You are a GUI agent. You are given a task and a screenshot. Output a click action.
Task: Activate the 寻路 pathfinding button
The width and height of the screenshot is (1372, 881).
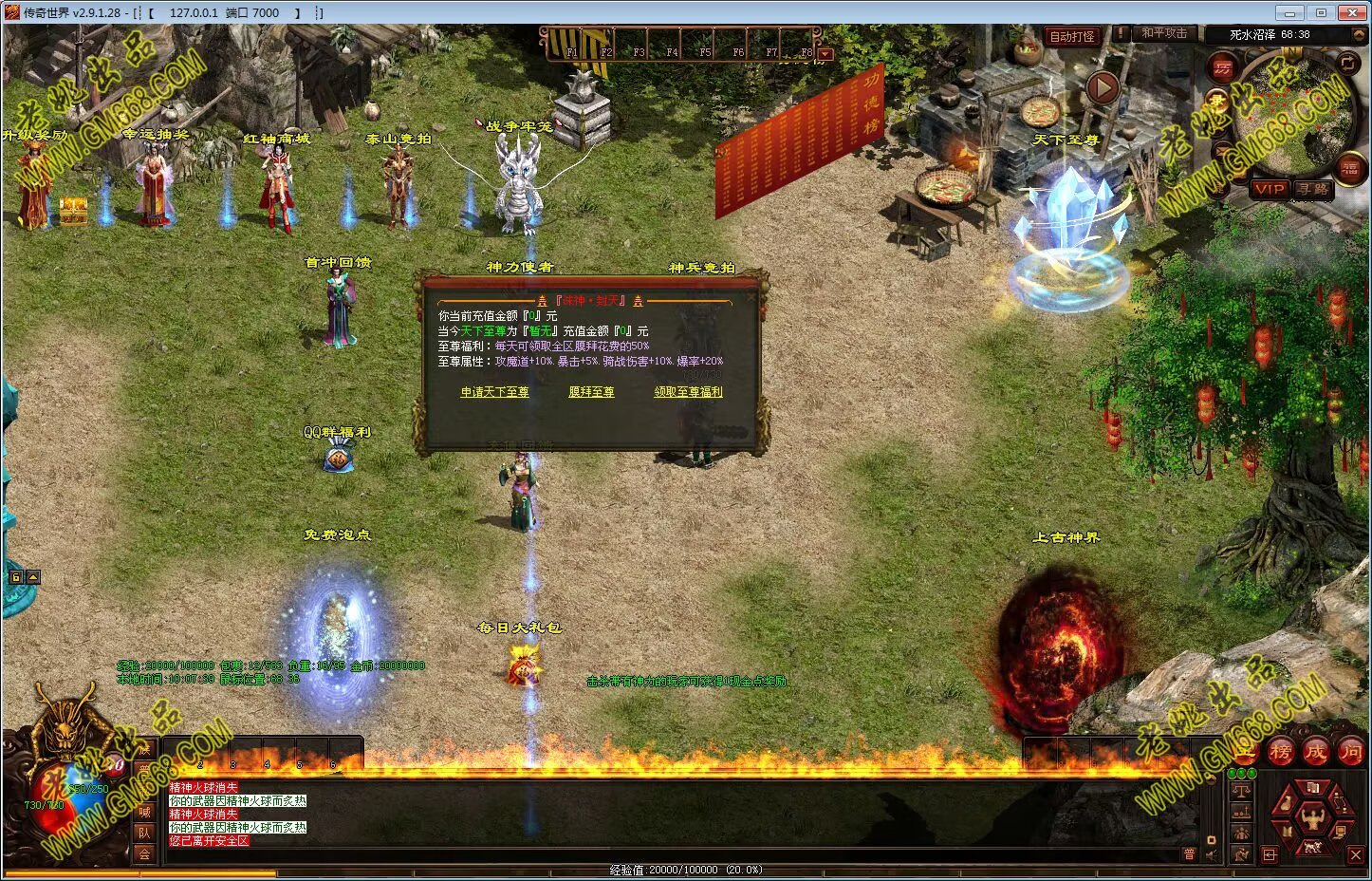point(1313,189)
